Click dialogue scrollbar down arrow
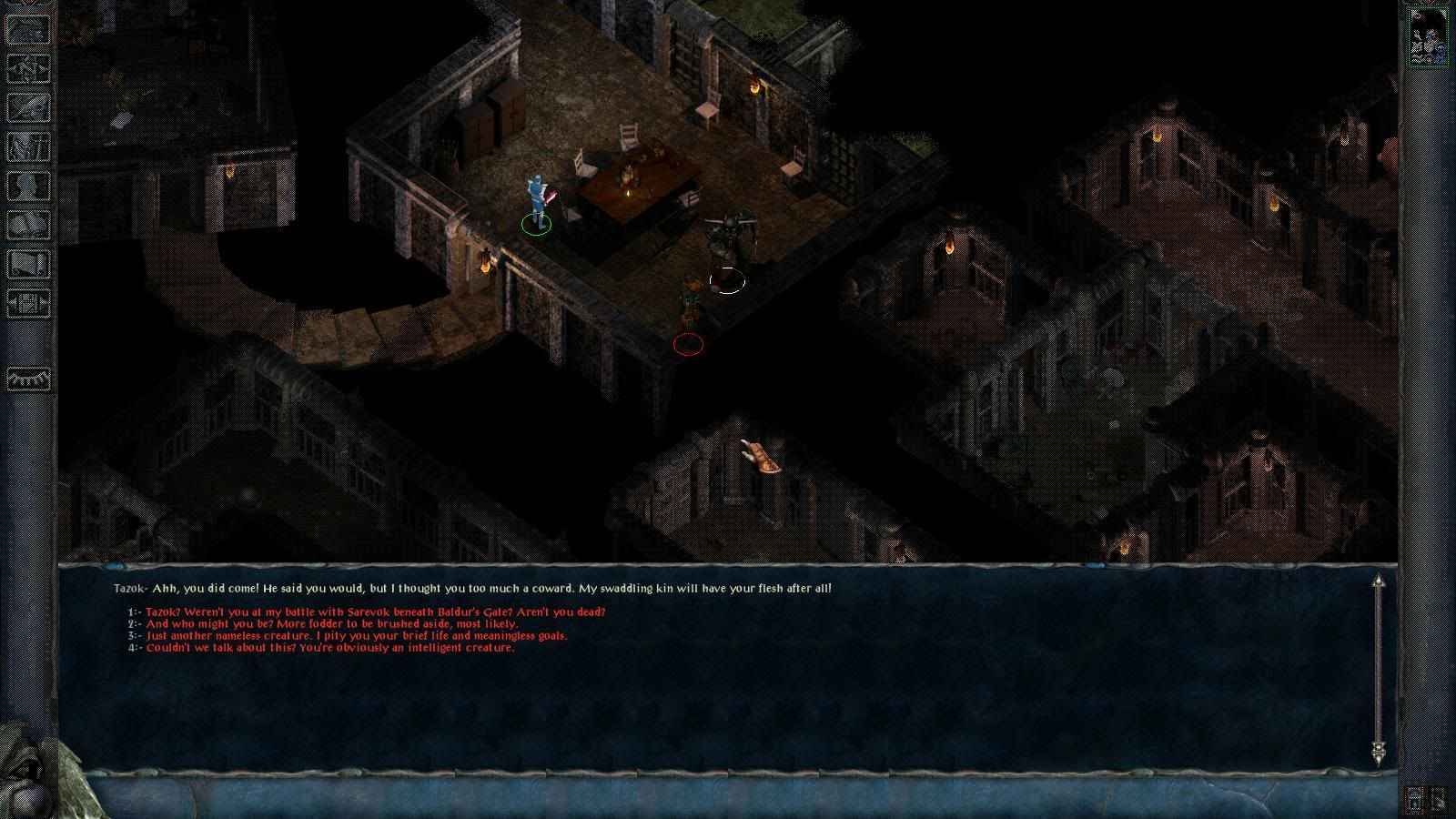1456x819 pixels. click(1379, 752)
